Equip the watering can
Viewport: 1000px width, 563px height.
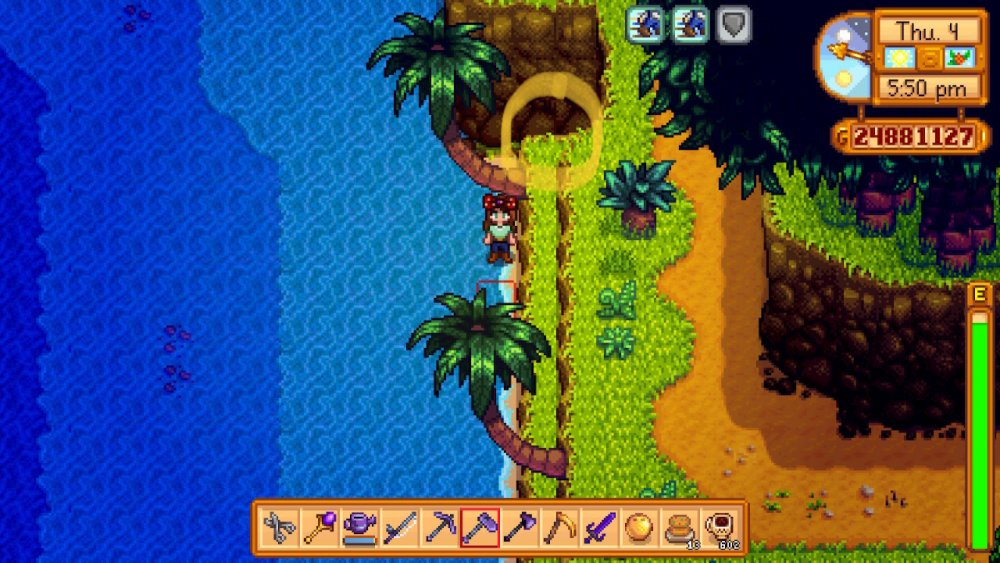[358, 527]
